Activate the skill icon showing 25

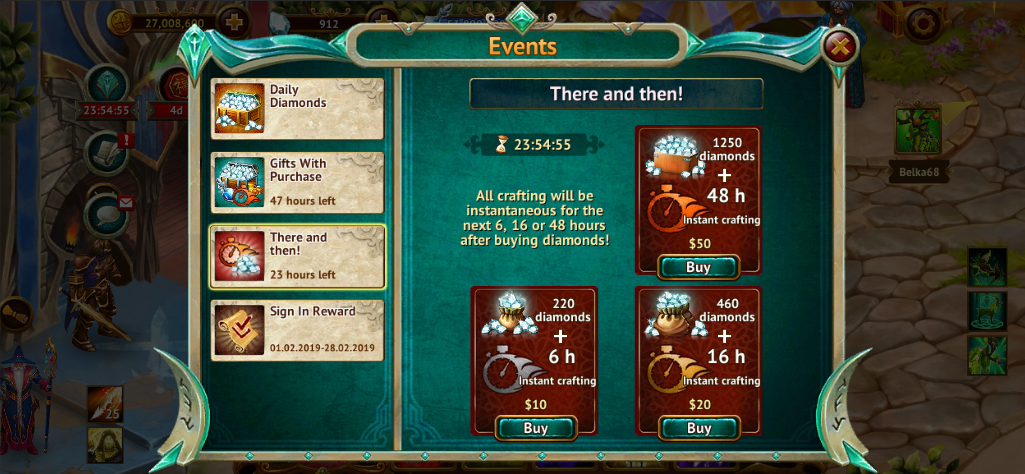(x=104, y=405)
